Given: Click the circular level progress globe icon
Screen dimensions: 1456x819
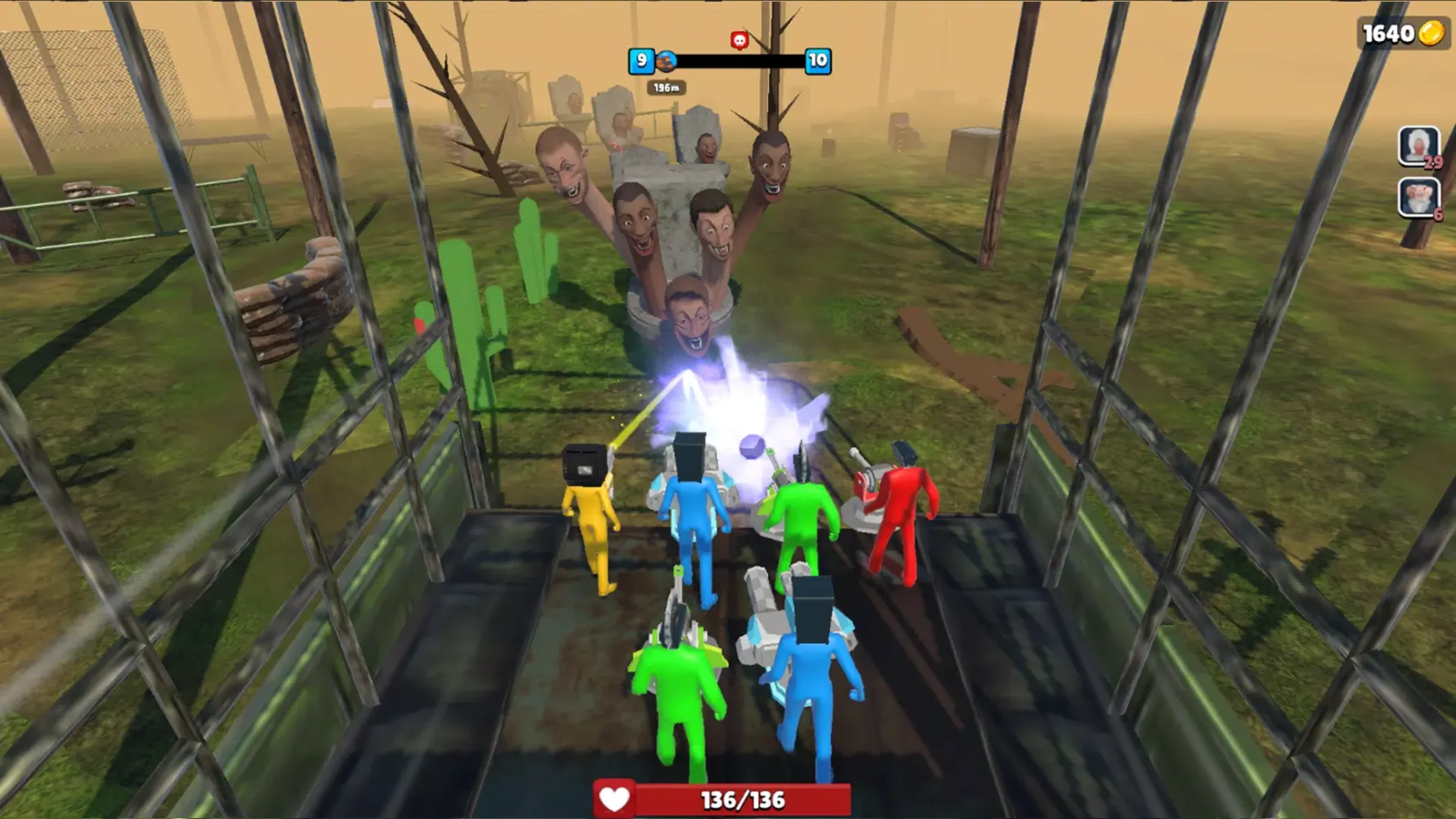Looking at the screenshot, I should tap(667, 60).
